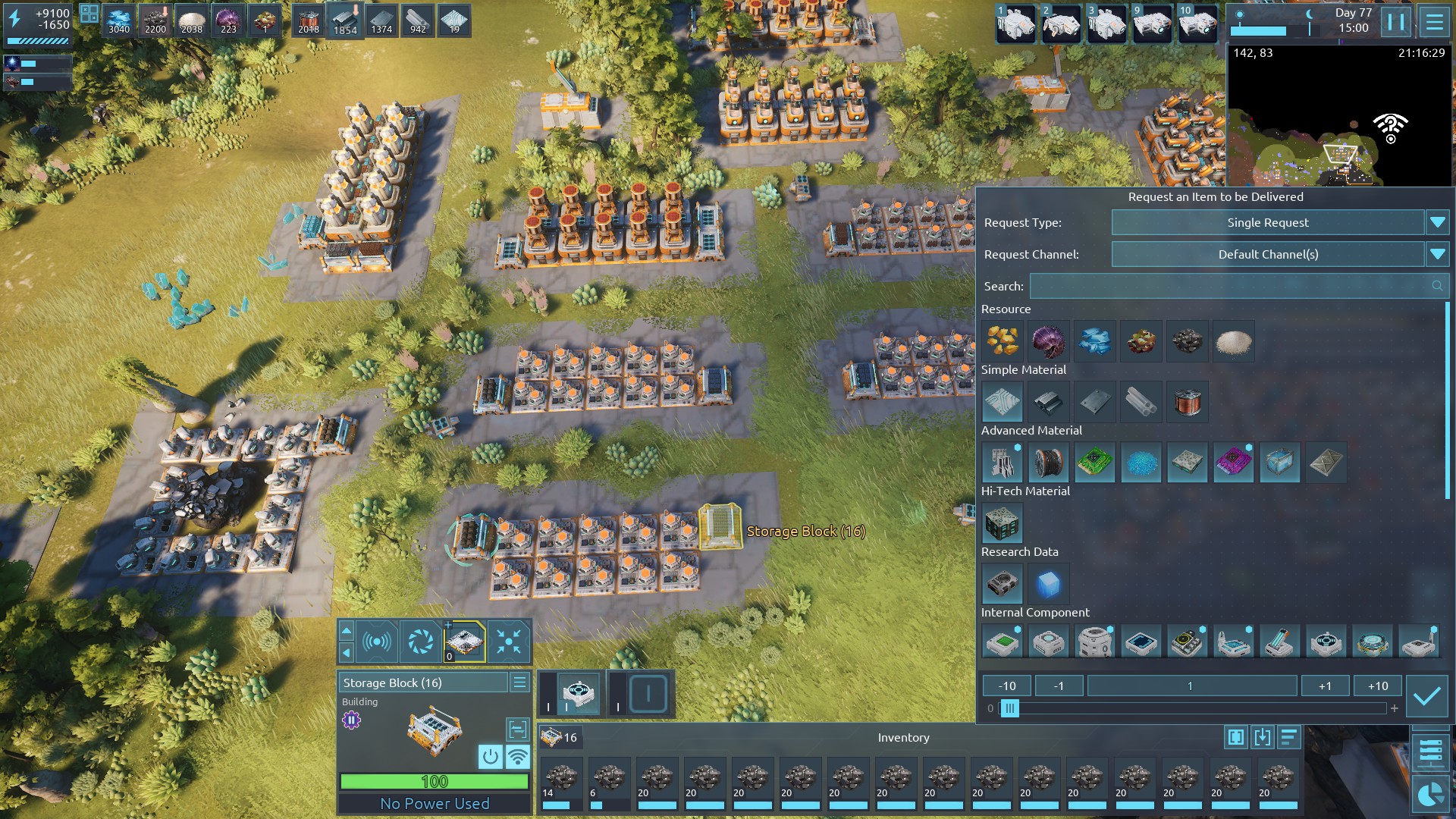
Task: Increase request amount by +10
Action: click(1377, 686)
